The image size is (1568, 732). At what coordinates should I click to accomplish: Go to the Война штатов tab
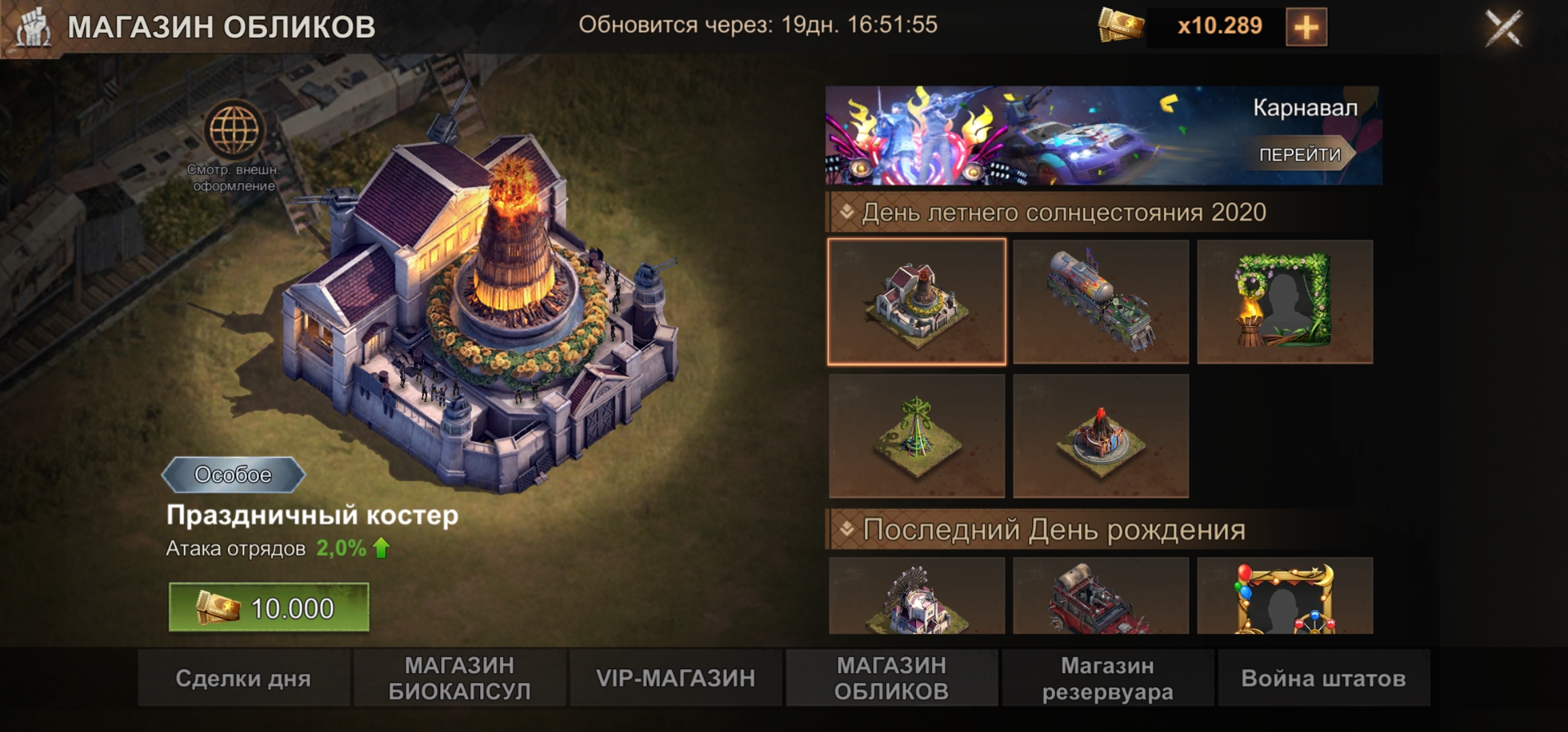pyautogui.click(x=1323, y=678)
